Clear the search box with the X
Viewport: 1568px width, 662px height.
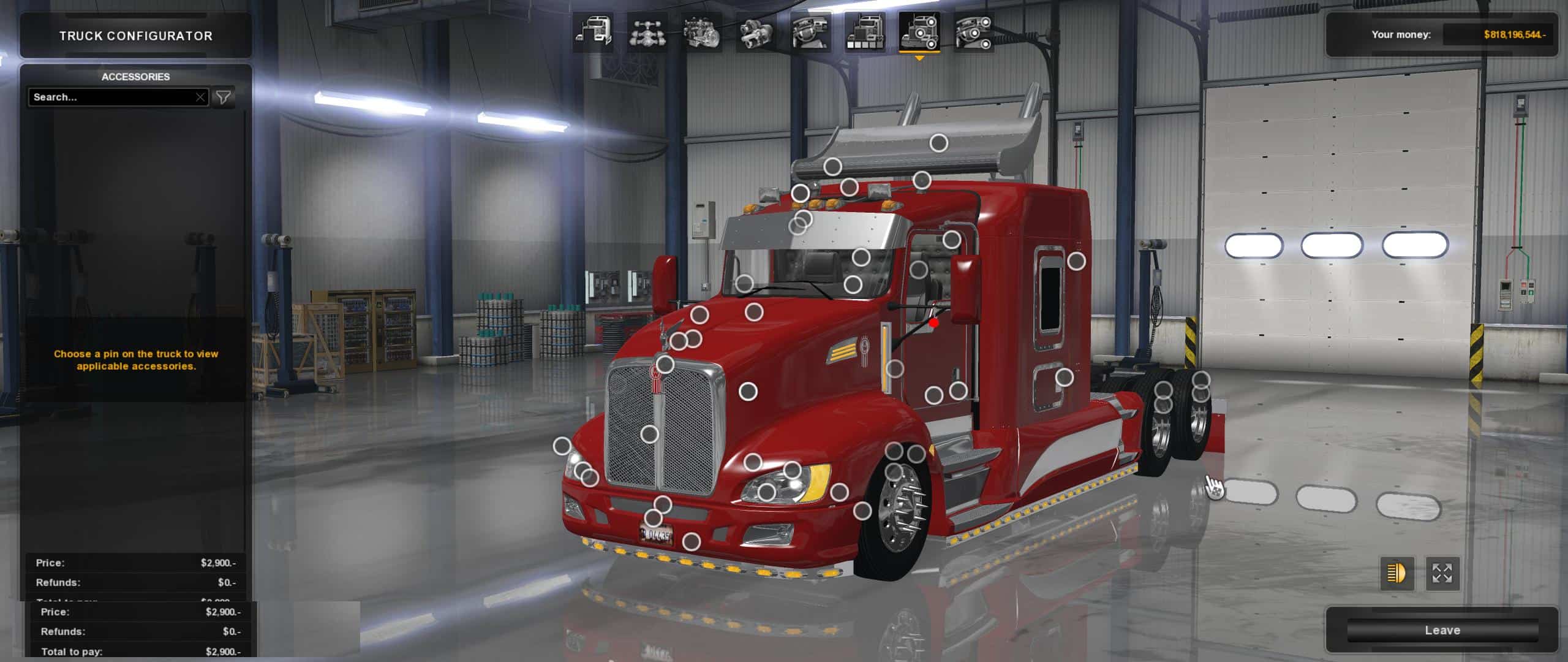(200, 97)
